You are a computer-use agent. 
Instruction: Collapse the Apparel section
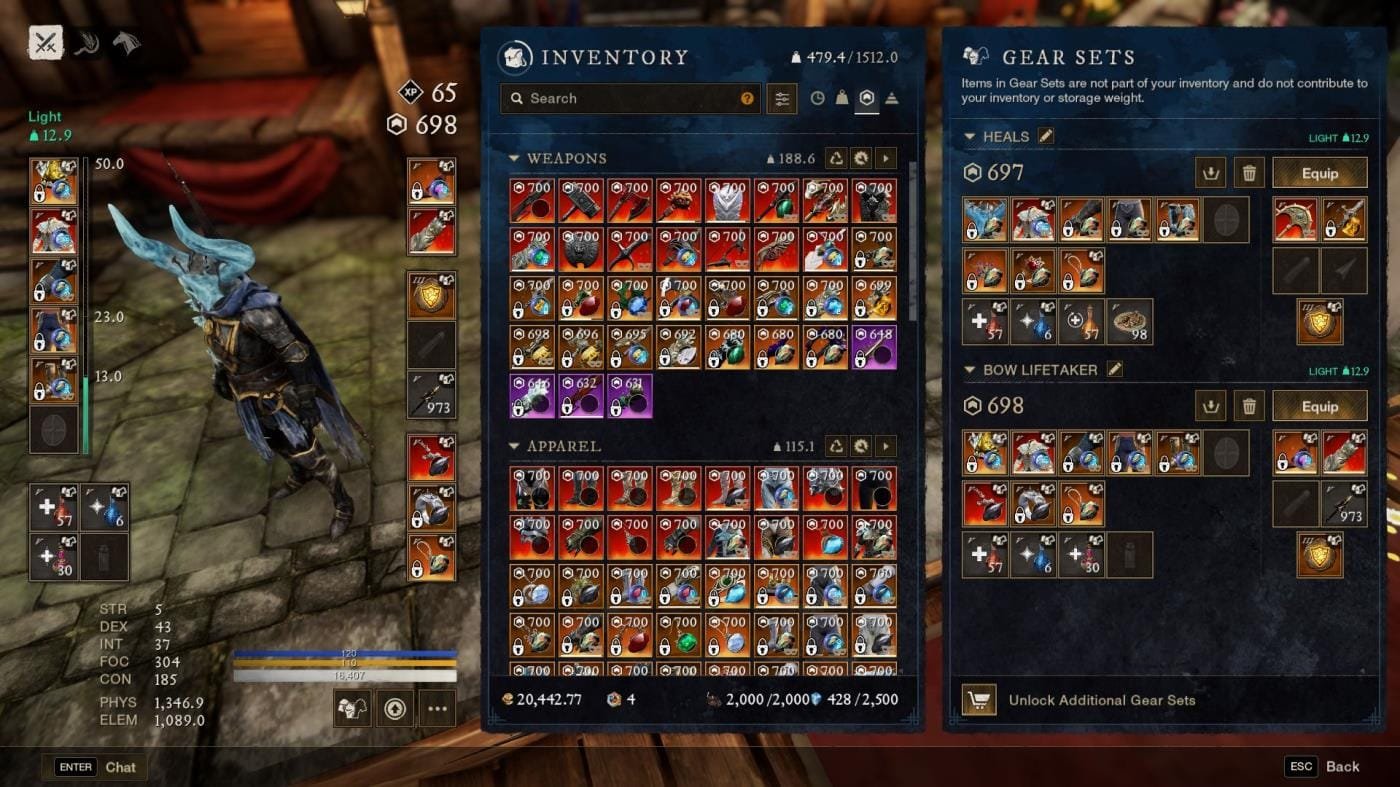[514, 446]
